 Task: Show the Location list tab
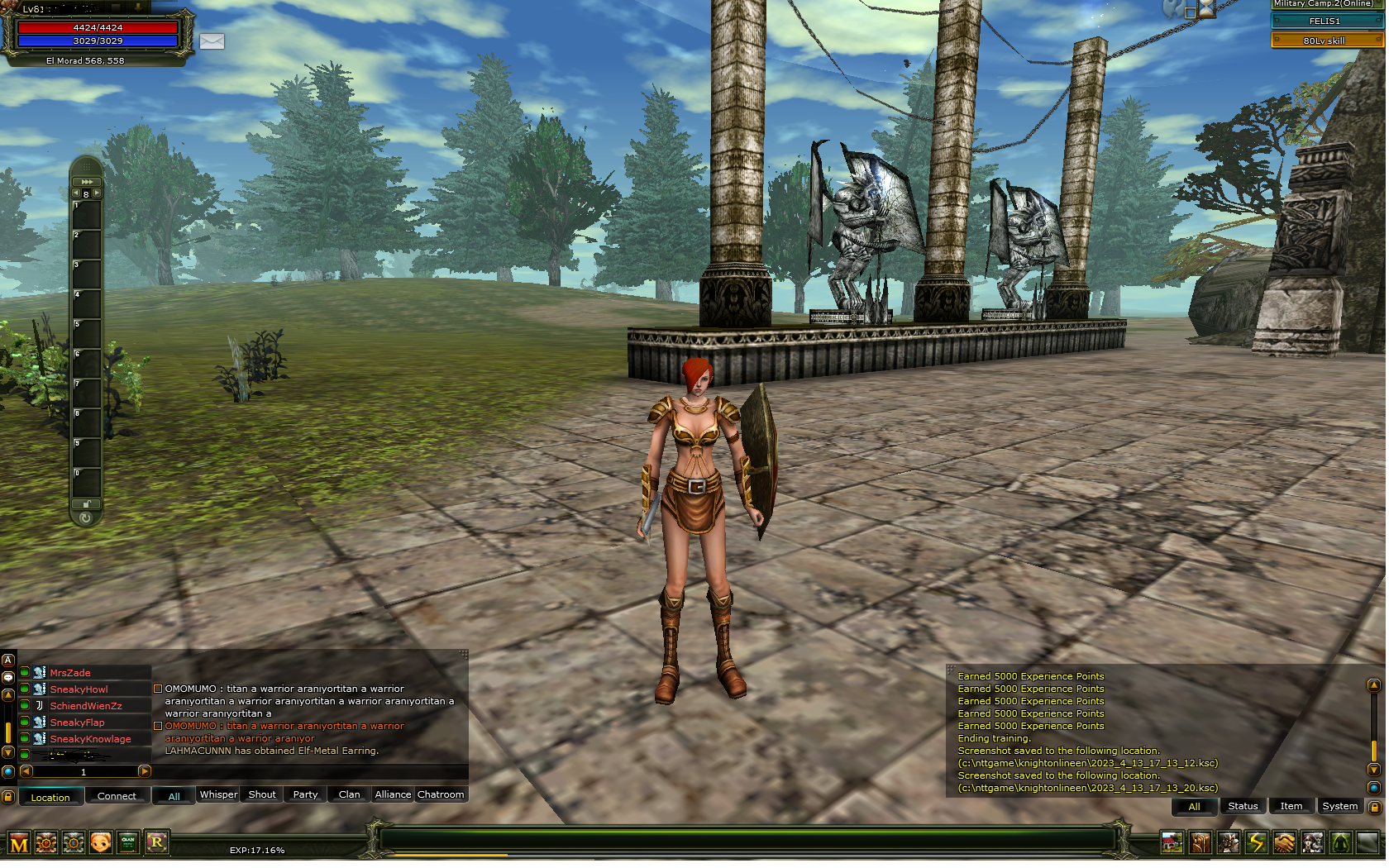(x=50, y=797)
